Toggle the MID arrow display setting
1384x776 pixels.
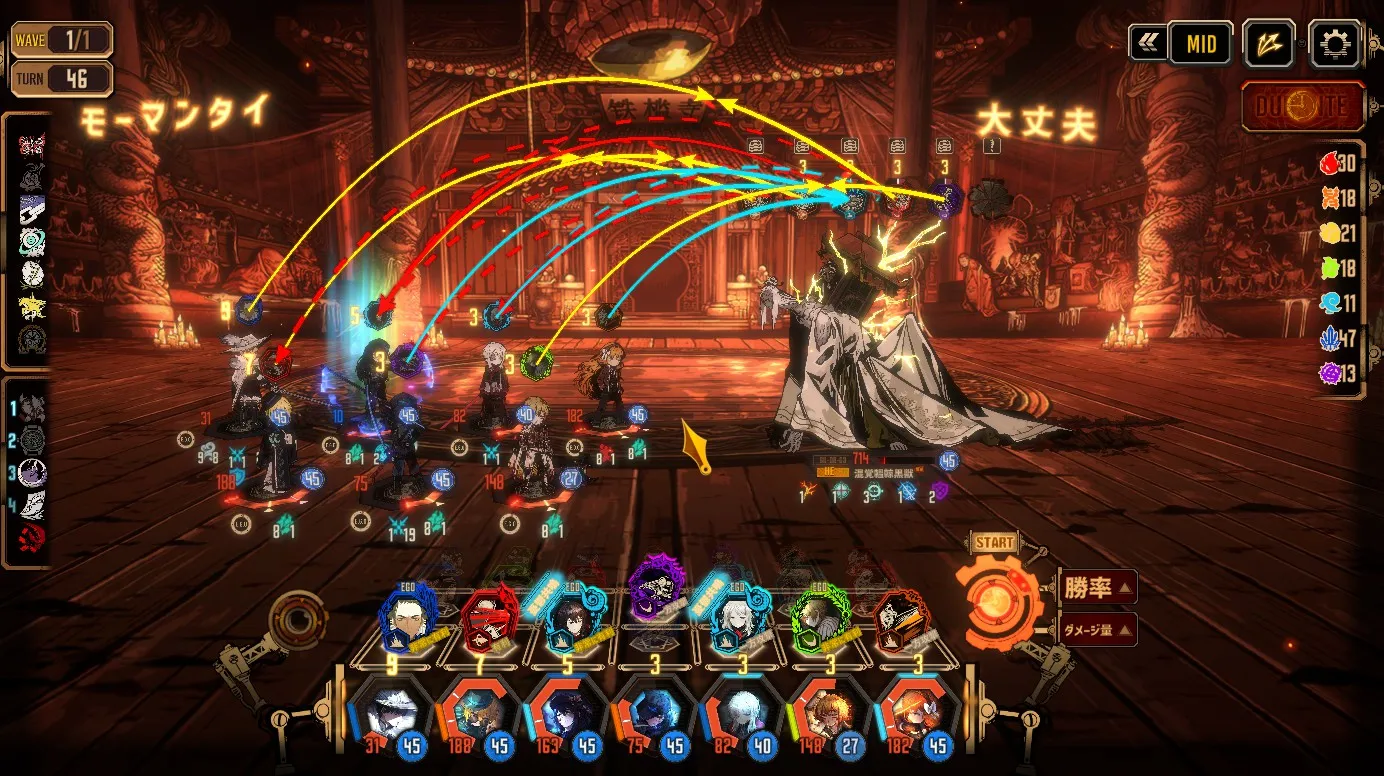(1200, 44)
